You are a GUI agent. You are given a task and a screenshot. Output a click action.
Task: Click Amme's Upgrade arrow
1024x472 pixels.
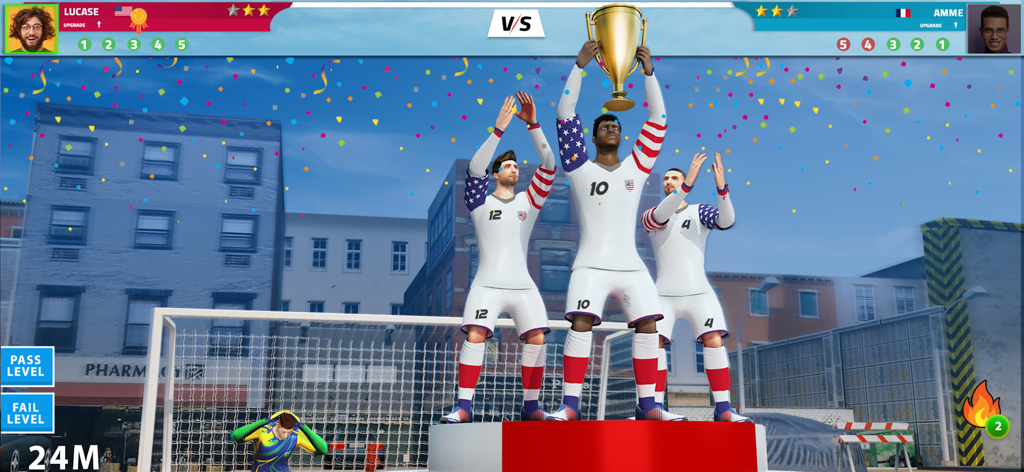pos(957,25)
